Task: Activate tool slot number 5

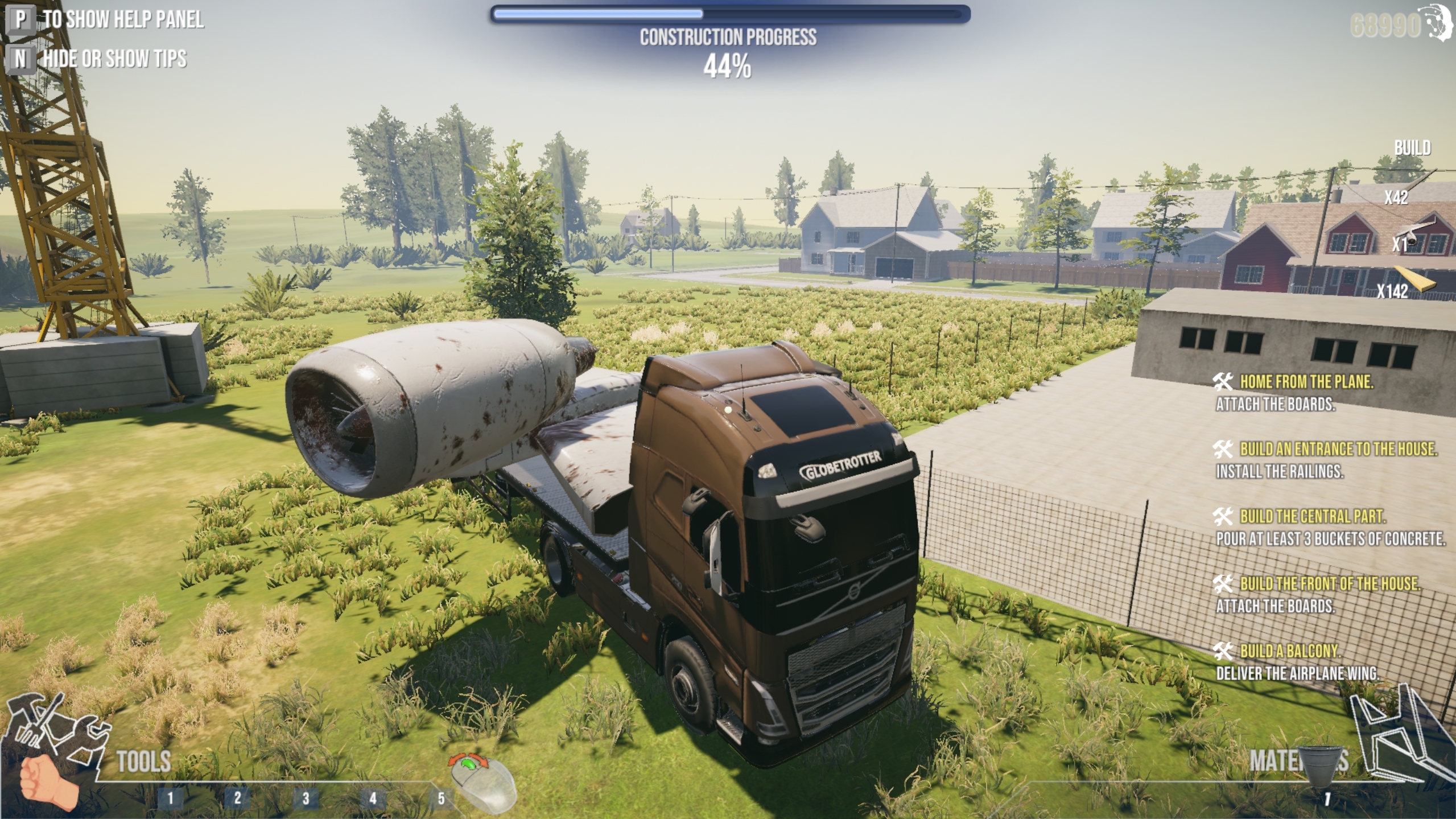Action: [441, 798]
